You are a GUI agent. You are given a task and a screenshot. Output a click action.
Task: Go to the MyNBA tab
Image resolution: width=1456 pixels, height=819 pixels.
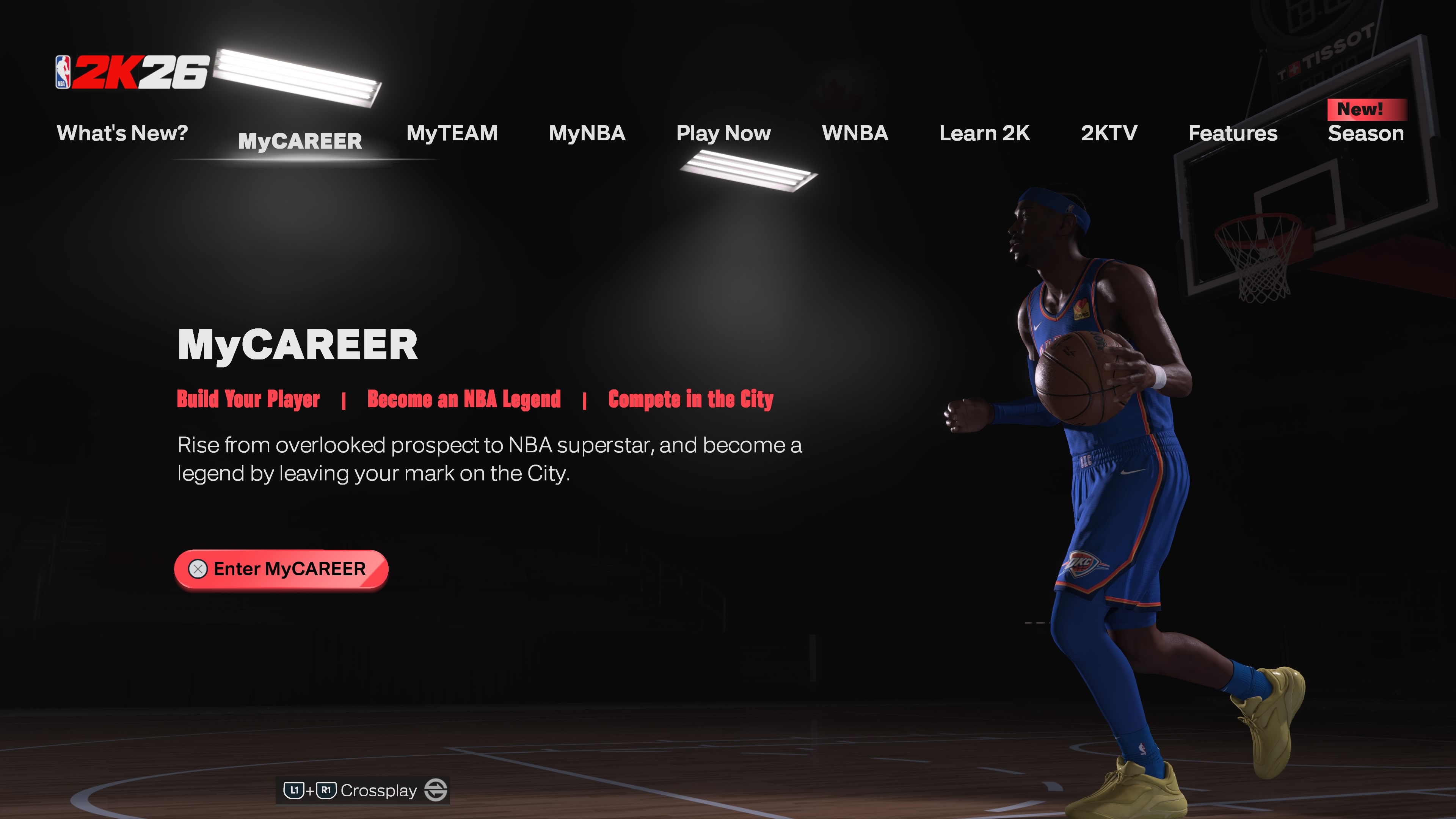pos(587,133)
